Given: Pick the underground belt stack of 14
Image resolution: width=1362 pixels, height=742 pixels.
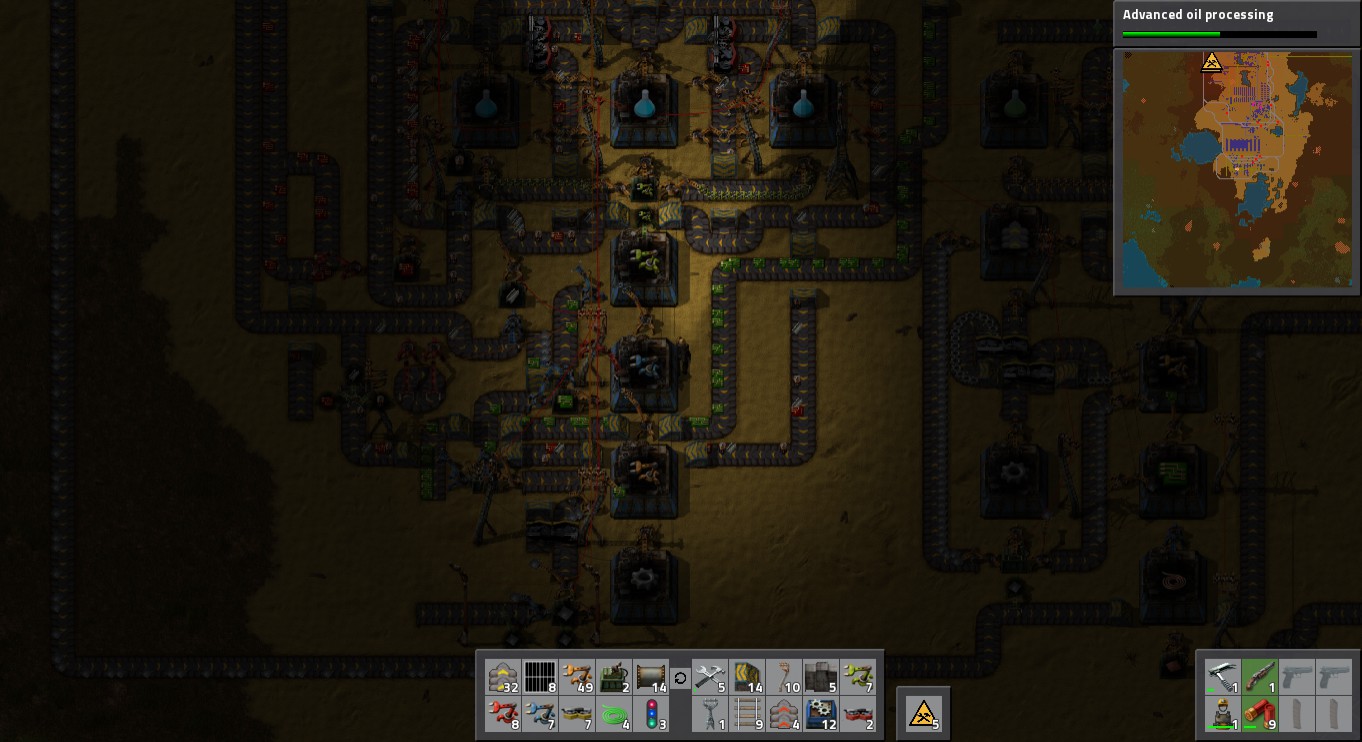Looking at the screenshot, I should pos(747,677).
